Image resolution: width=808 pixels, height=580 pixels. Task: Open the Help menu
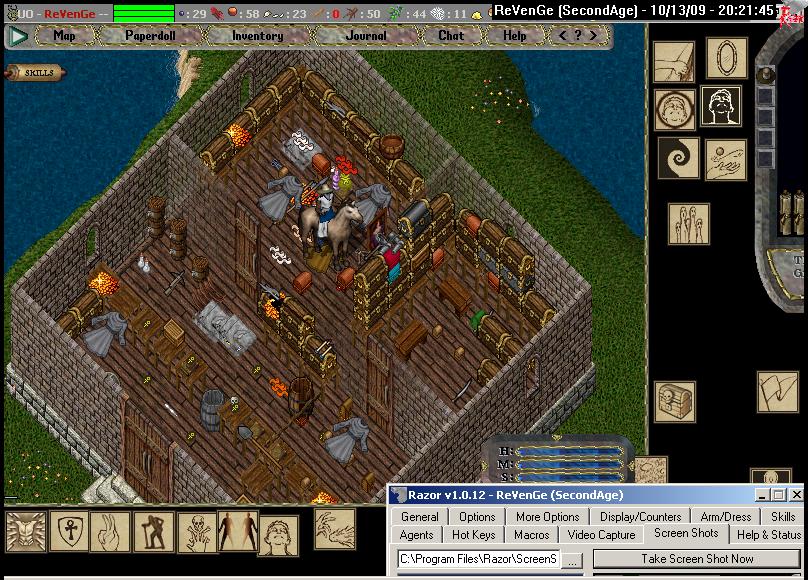click(514, 36)
